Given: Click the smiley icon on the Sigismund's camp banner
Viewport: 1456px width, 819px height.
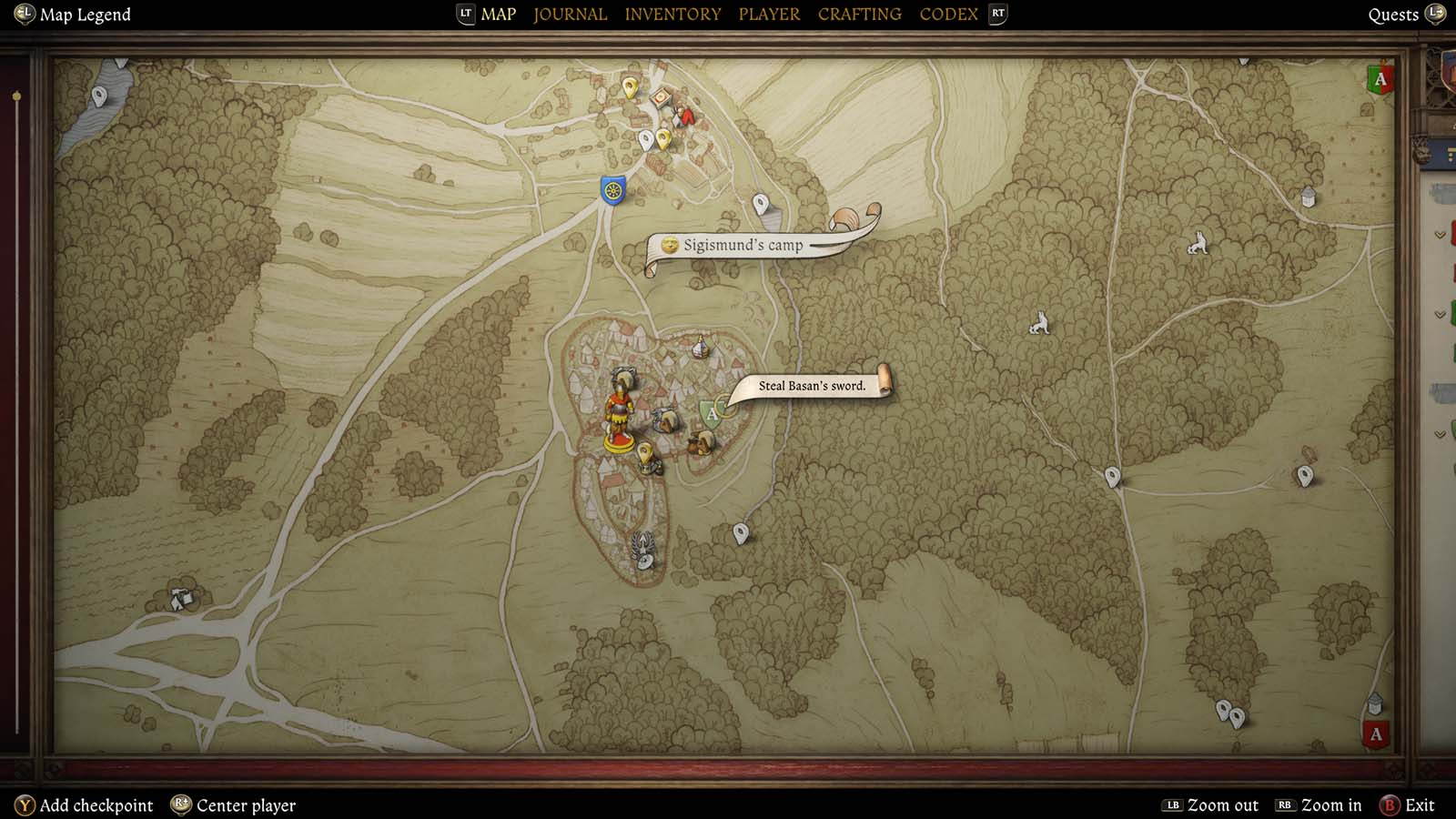Looking at the screenshot, I should (671, 243).
